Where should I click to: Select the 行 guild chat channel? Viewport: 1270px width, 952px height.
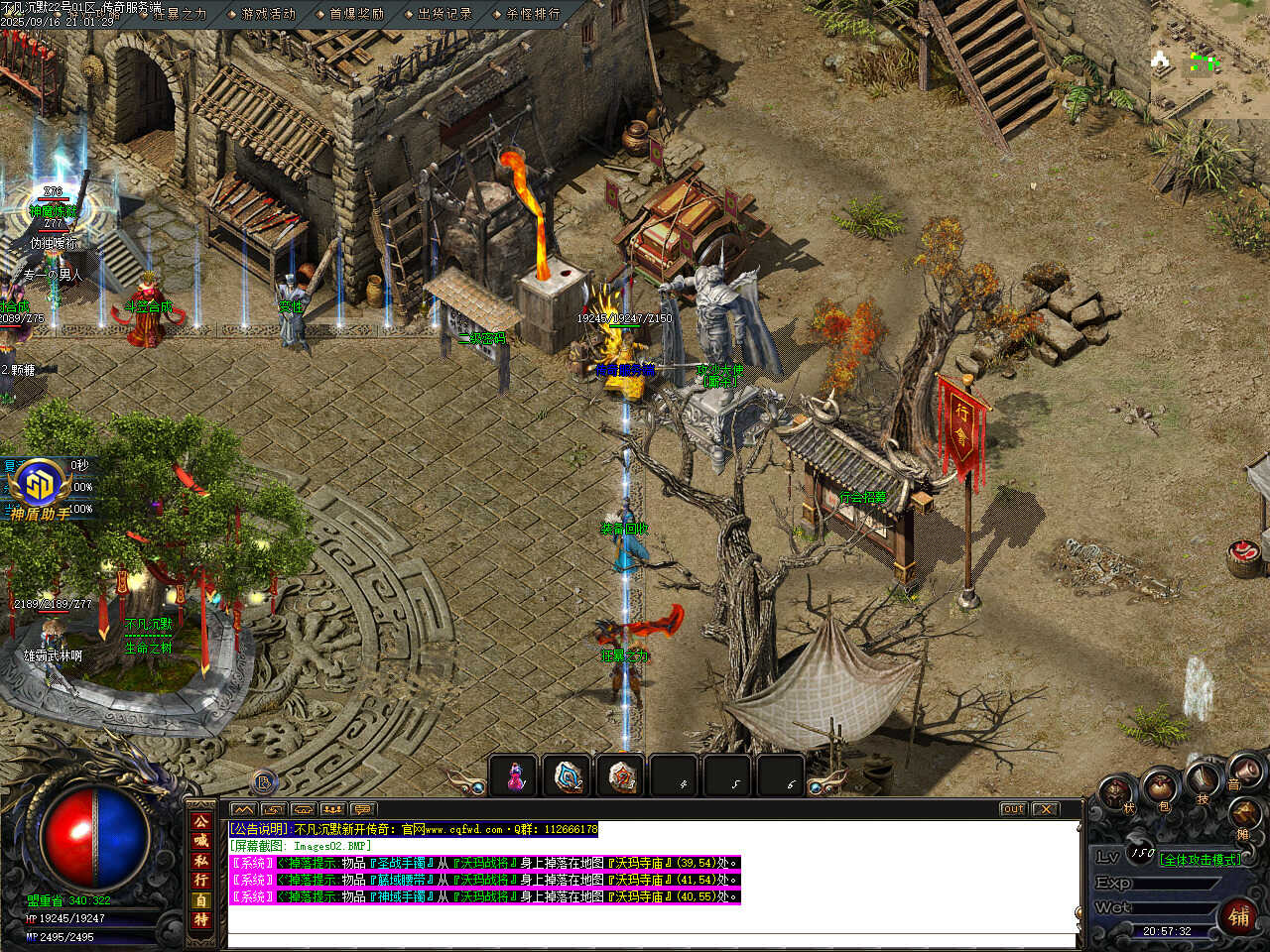[x=201, y=881]
